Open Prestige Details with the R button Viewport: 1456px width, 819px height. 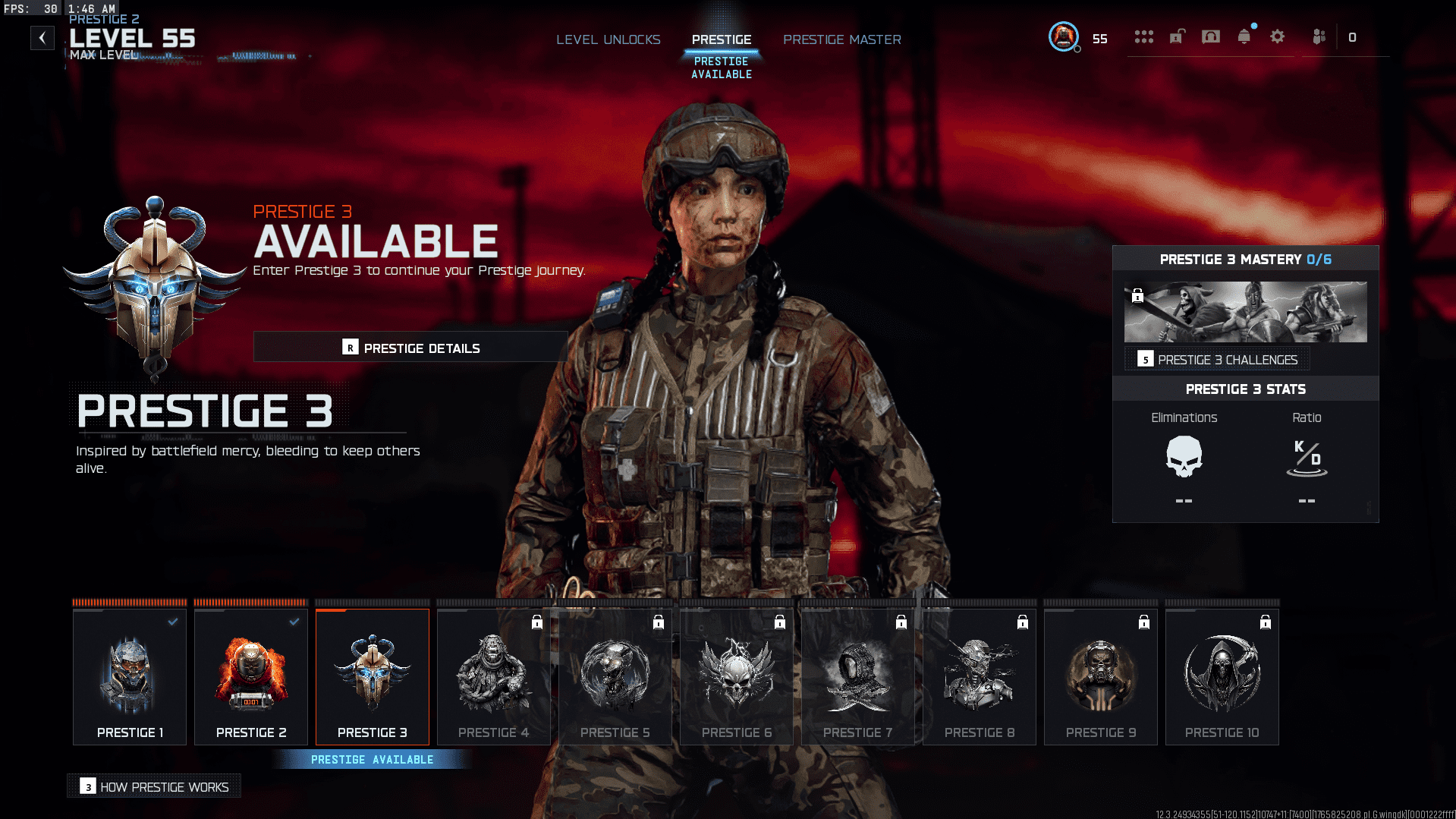tap(410, 348)
